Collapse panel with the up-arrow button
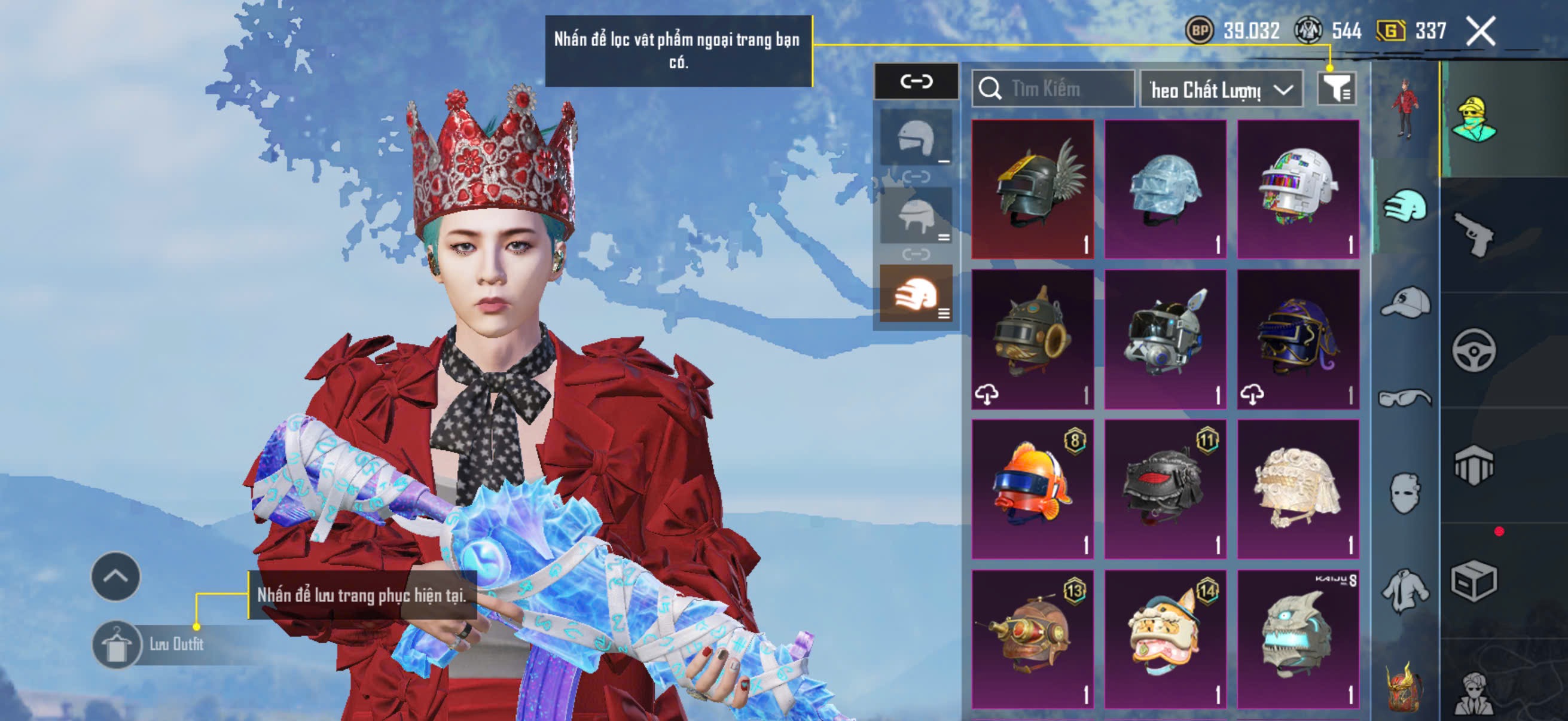The width and height of the screenshot is (1568, 721). (115, 576)
